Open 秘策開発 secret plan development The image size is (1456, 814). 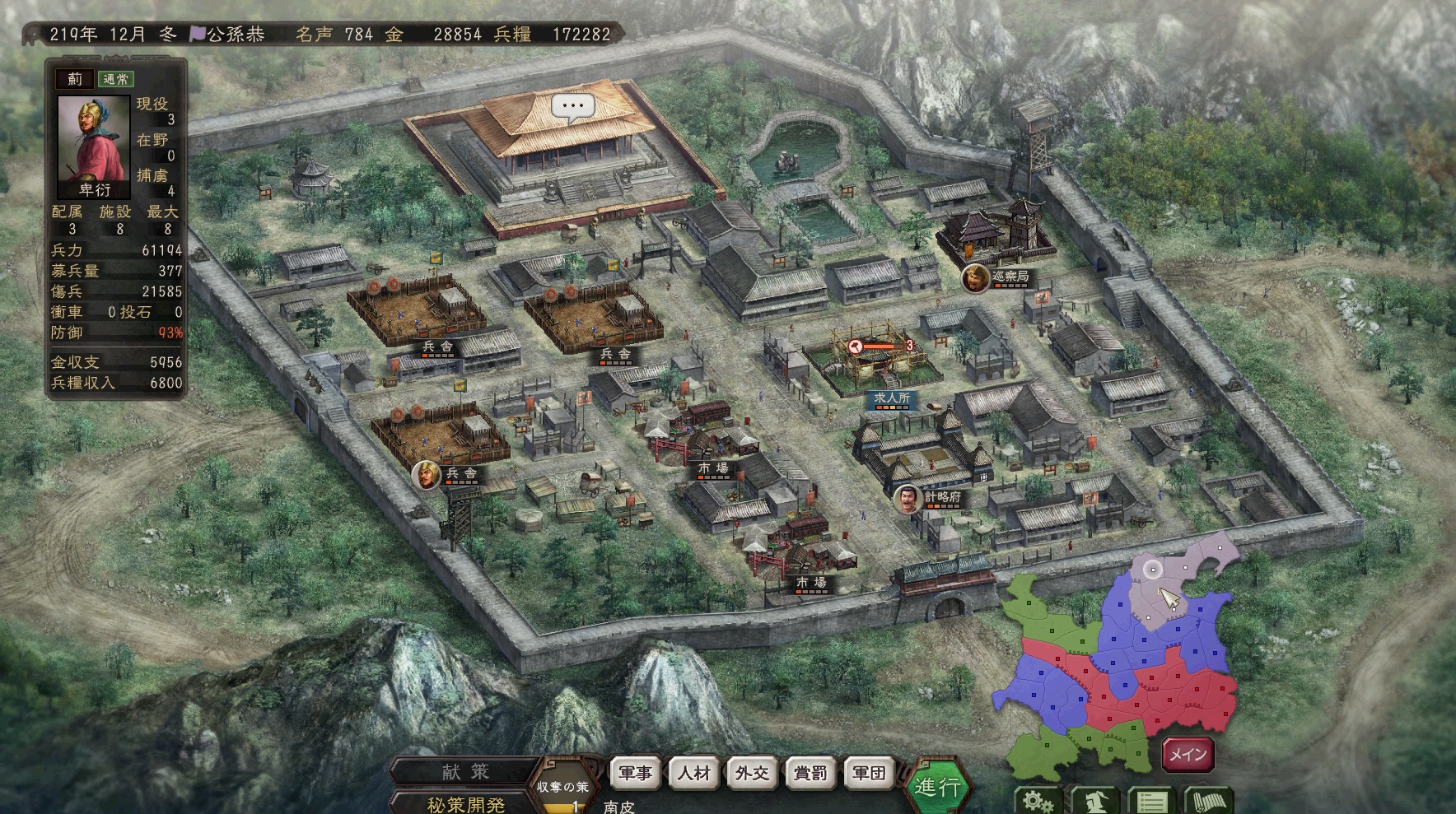(466, 803)
